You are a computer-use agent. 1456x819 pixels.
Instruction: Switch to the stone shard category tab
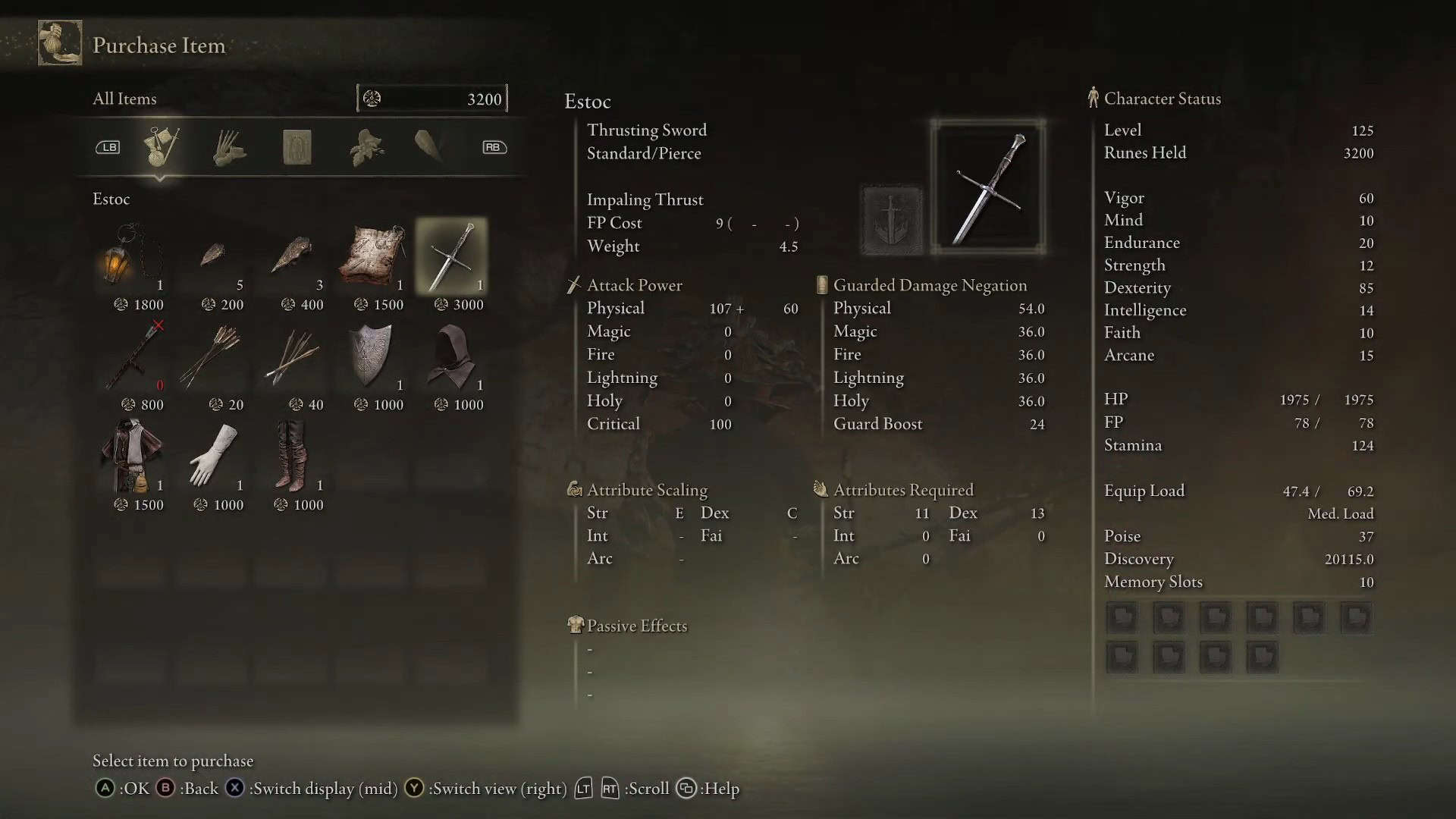(x=430, y=146)
